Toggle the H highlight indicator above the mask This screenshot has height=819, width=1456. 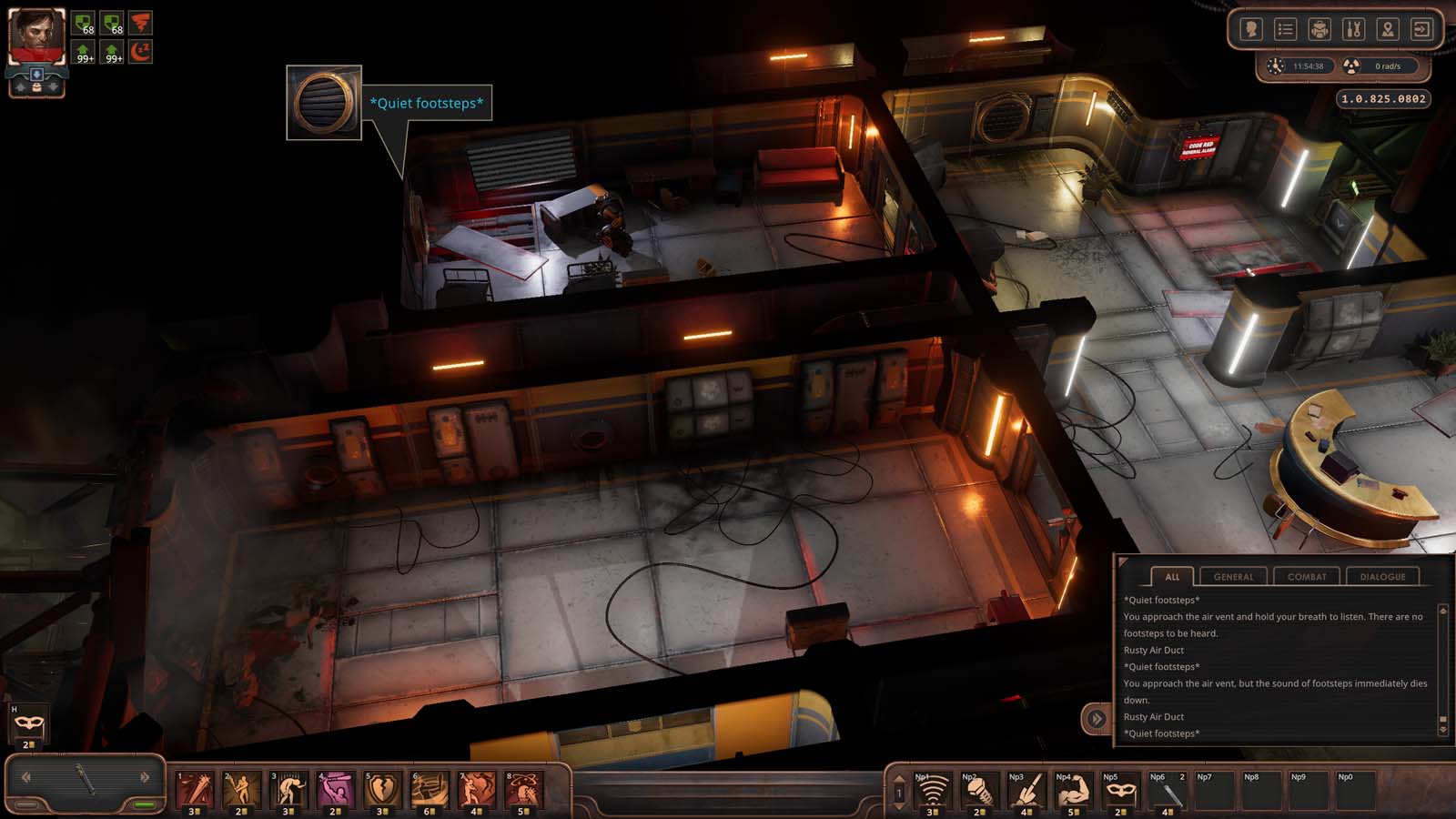point(14,708)
